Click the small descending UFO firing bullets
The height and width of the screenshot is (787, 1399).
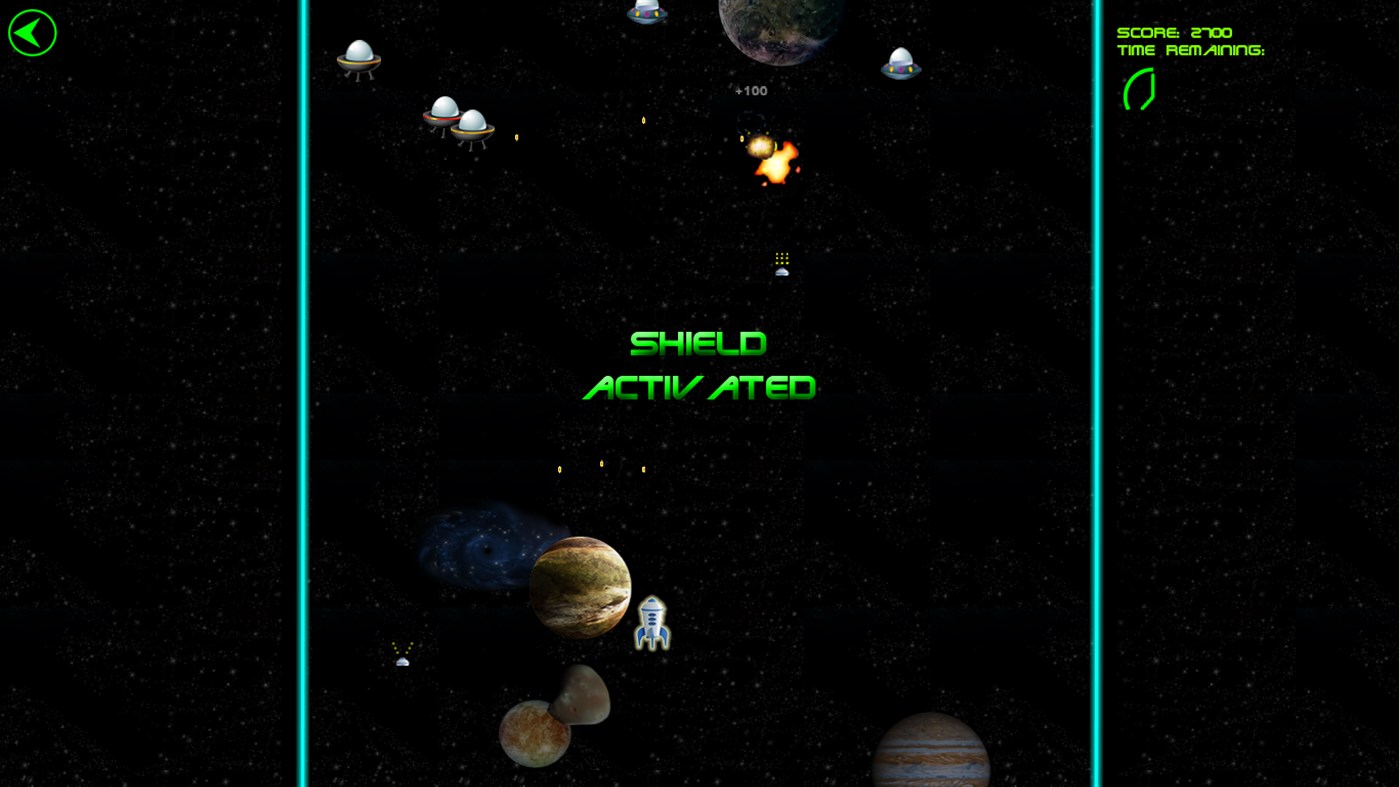point(780,266)
